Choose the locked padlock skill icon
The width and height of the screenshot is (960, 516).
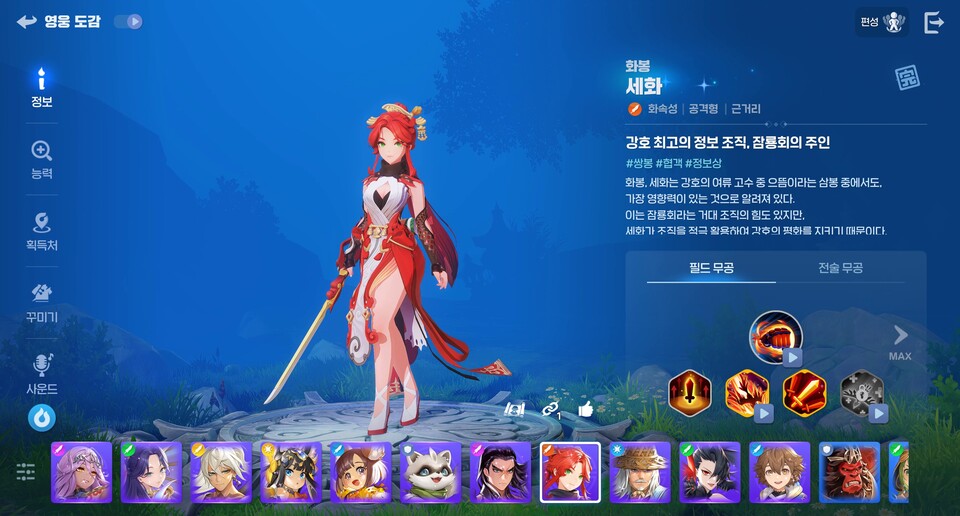pyautogui.click(x=861, y=392)
